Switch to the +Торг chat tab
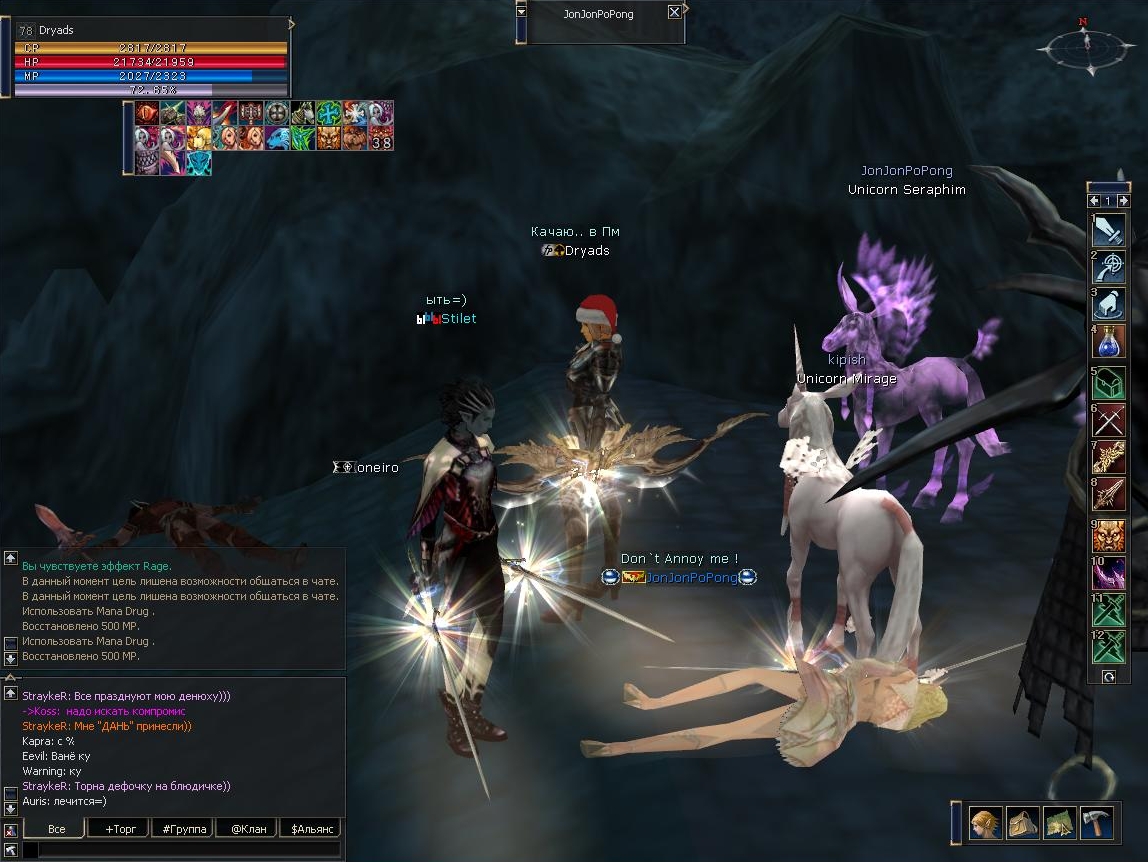Viewport: 1148px width, 862px height. click(117, 829)
